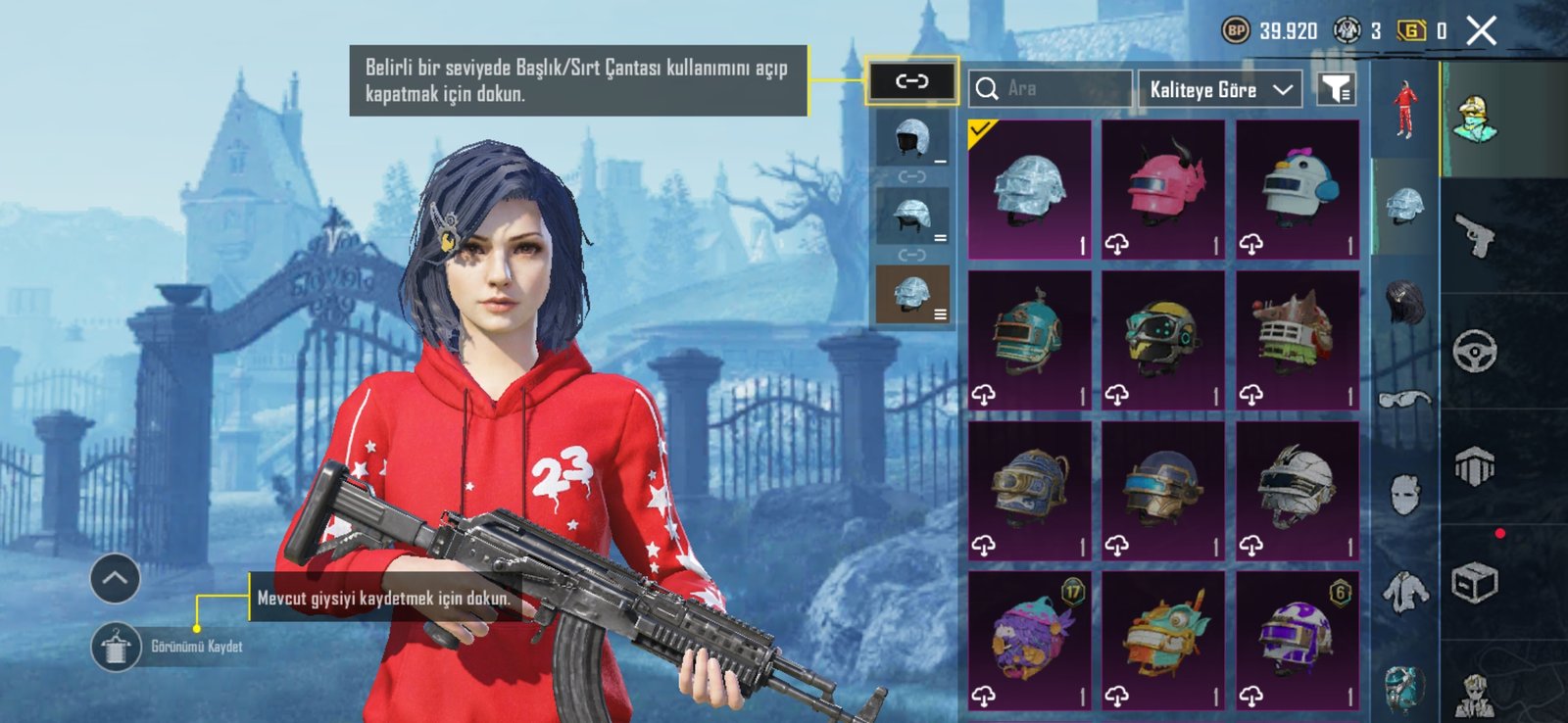The width and height of the screenshot is (1568, 723).
Task: Select the white penguin helmet with pink bow
Action: point(1298,189)
